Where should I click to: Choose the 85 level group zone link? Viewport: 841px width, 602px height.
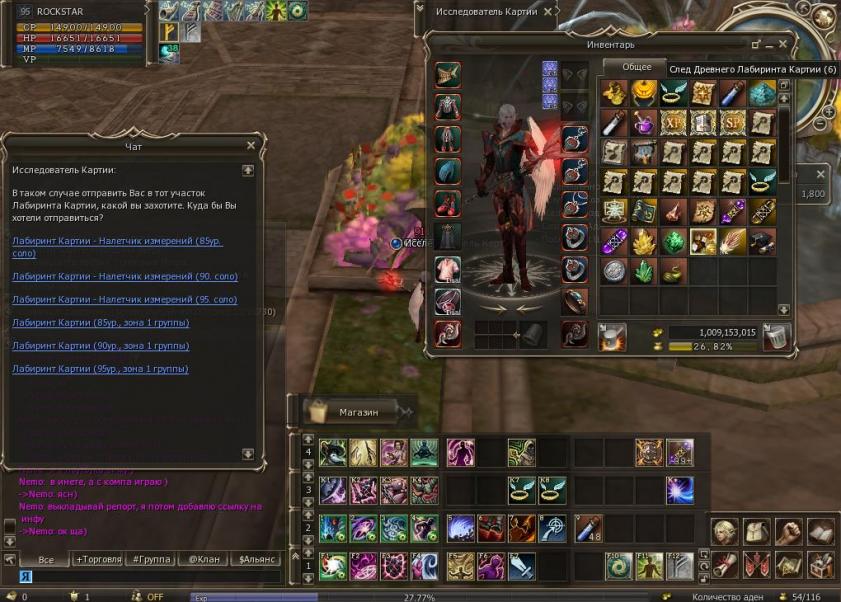(x=100, y=323)
